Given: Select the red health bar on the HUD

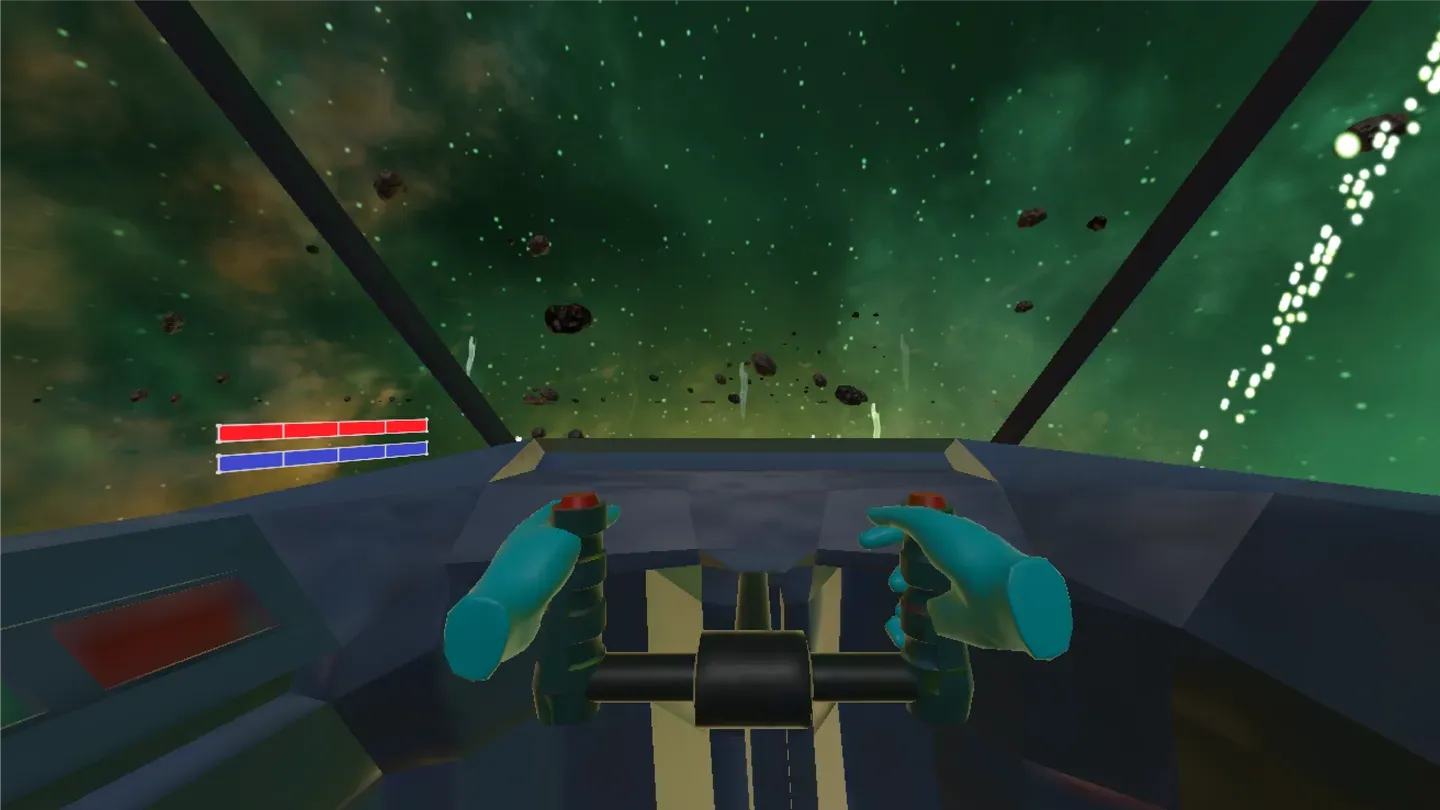Looking at the screenshot, I should 320,432.
